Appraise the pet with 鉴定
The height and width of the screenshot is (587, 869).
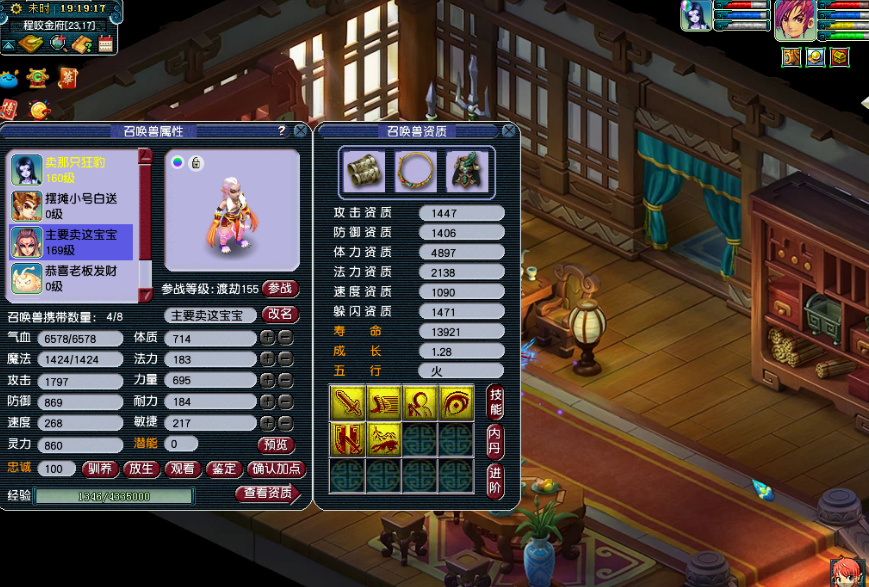tap(224, 468)
